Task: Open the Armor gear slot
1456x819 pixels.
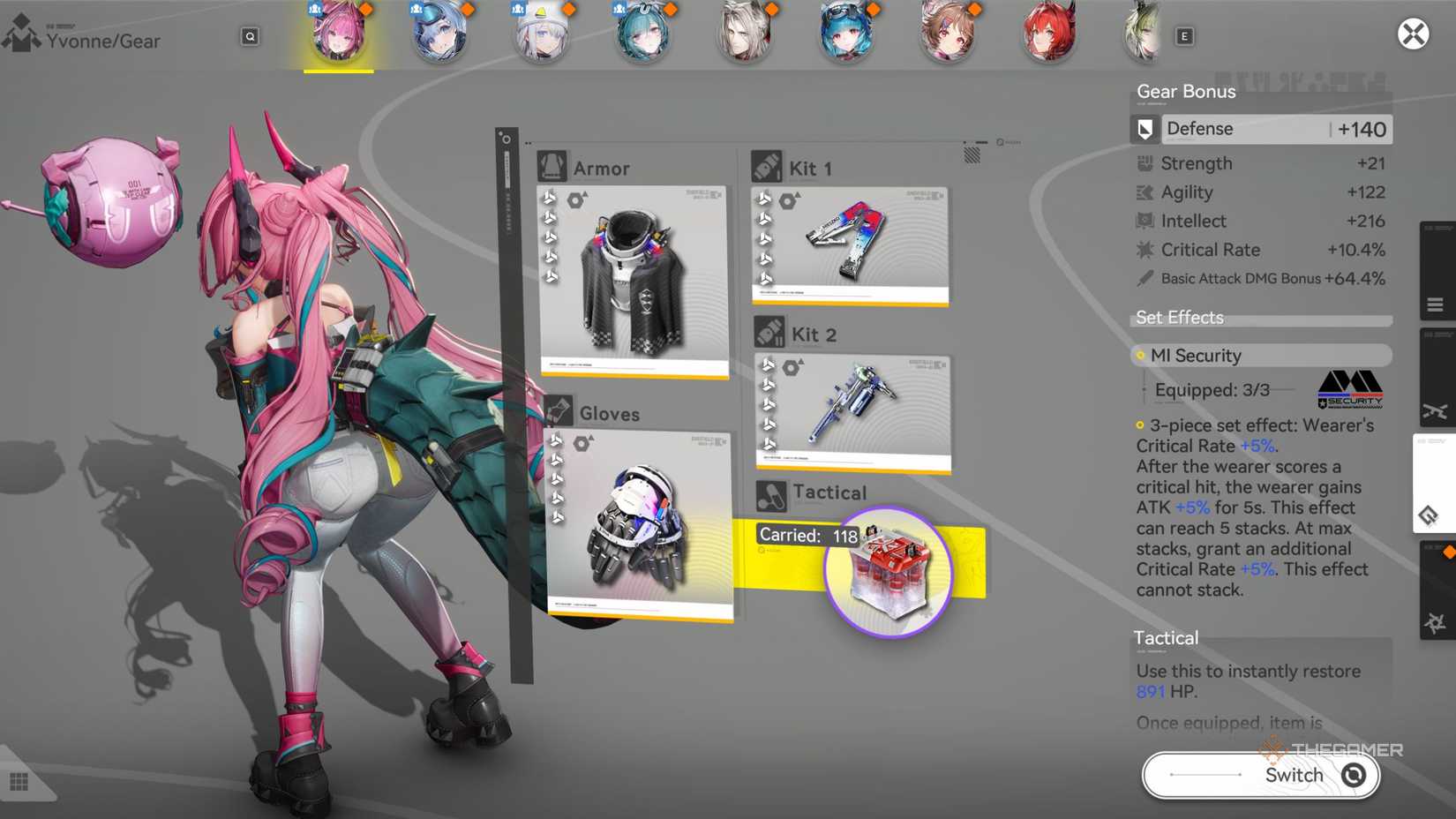Action: point(634,274)
